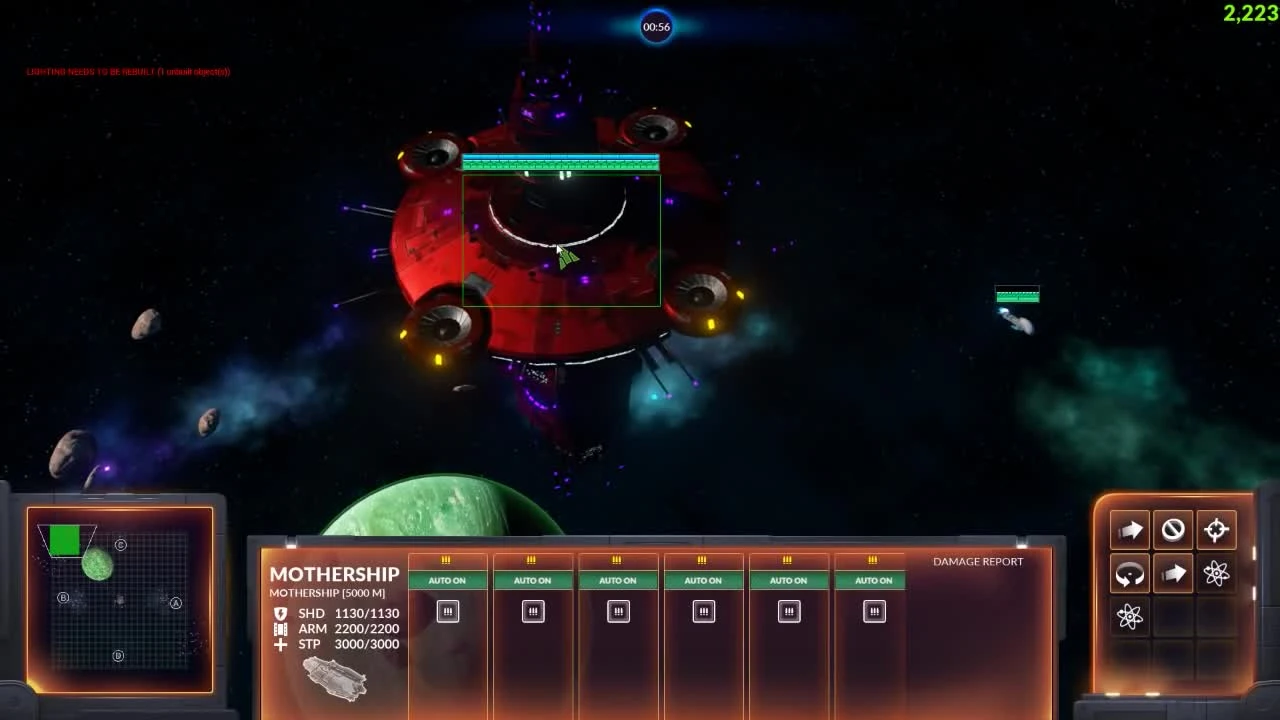The image size is (1280, 720).
Task: Click the upper atom ability icon
Action: click(1216, 573)
